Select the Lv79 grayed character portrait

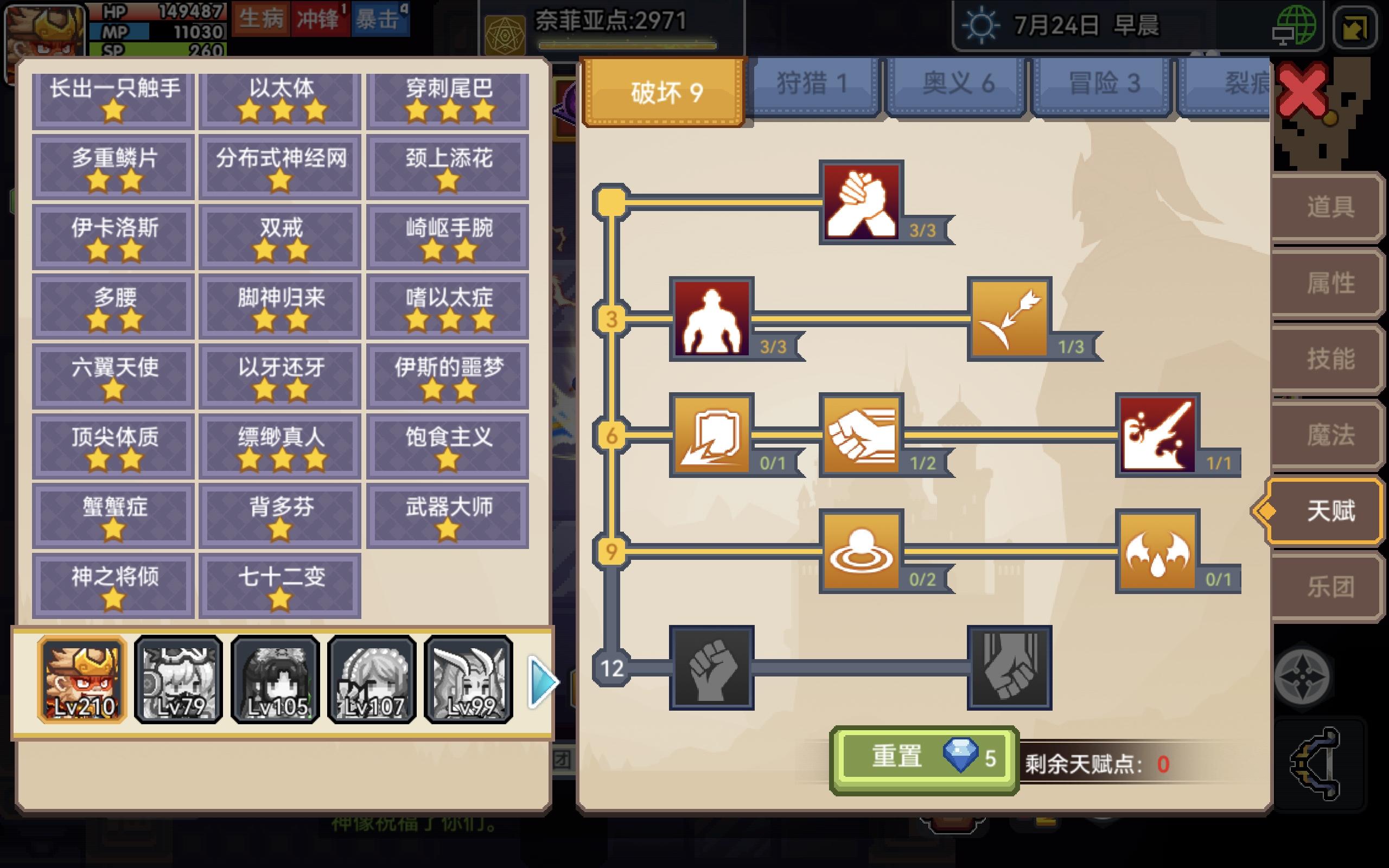pyautogui.click(x=178, y=680)
